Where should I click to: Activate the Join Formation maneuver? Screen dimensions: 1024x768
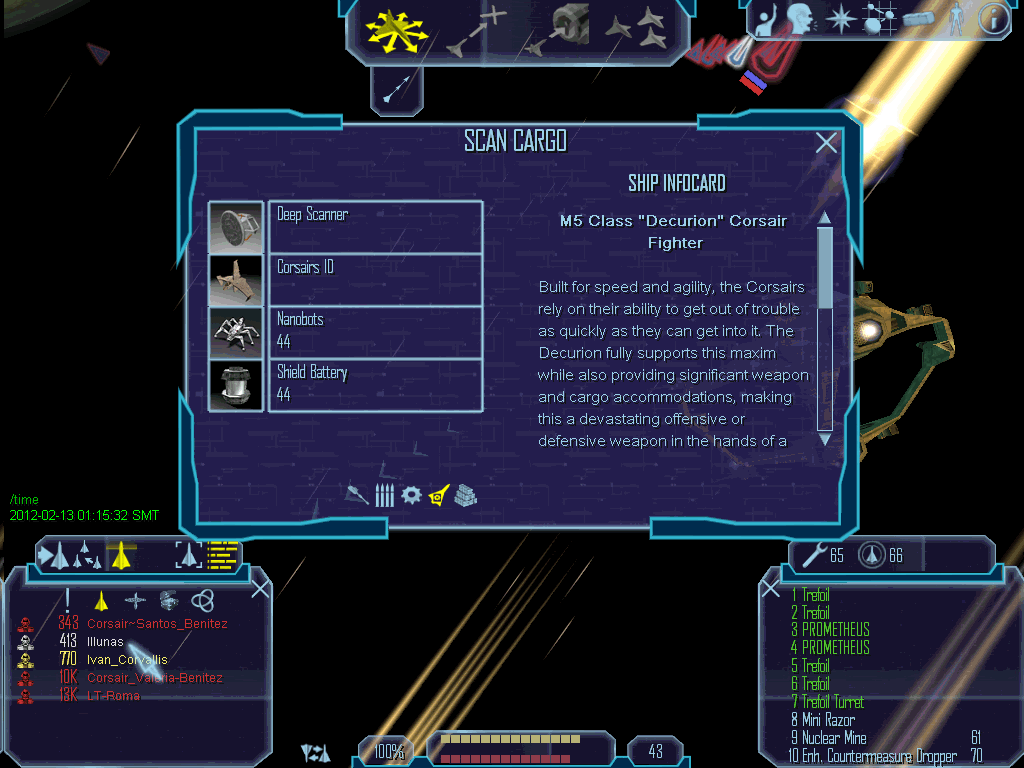(x=636, y=30)
